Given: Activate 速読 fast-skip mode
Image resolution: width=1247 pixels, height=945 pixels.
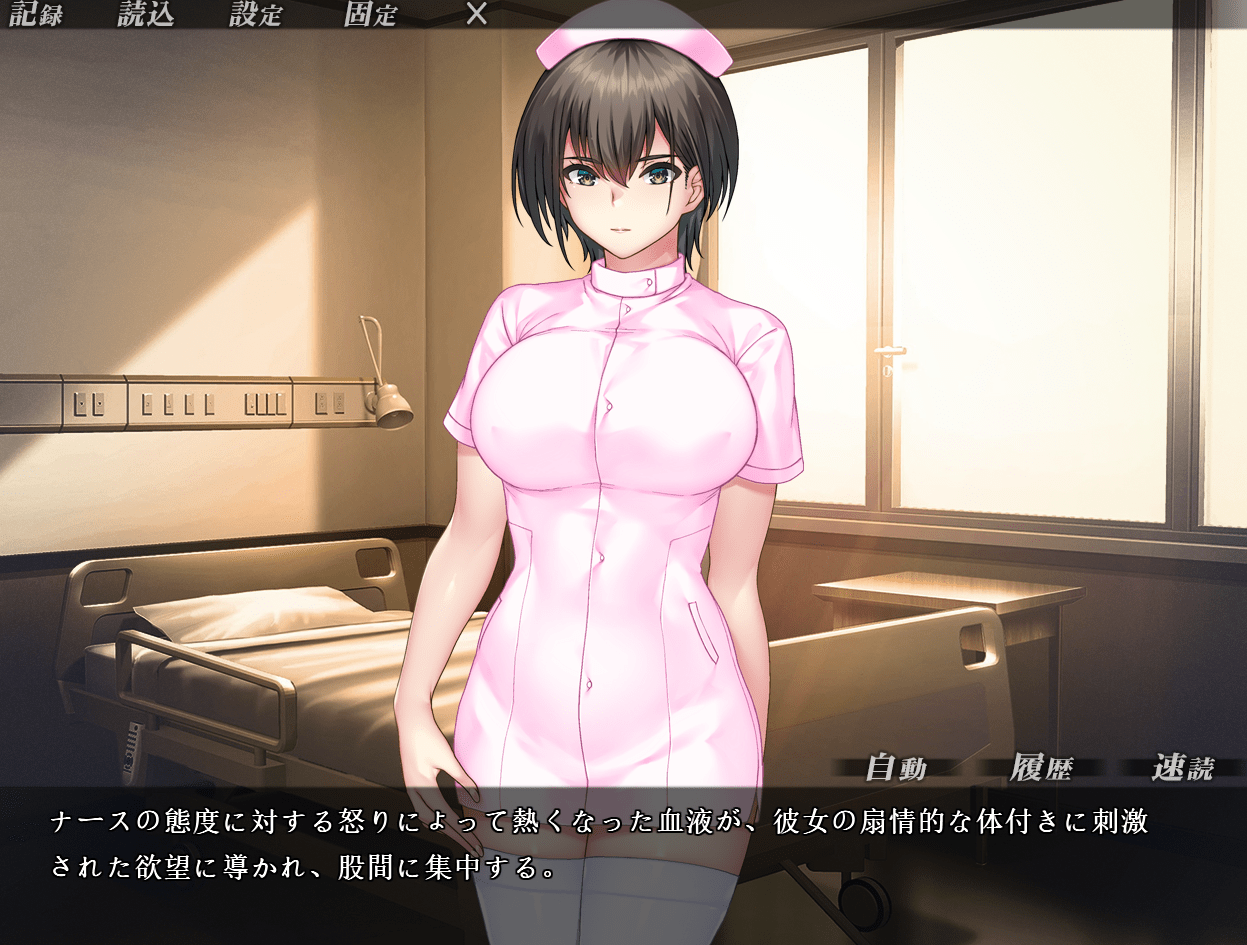Looking at the screenshot, I should (x=1183, y=768).
